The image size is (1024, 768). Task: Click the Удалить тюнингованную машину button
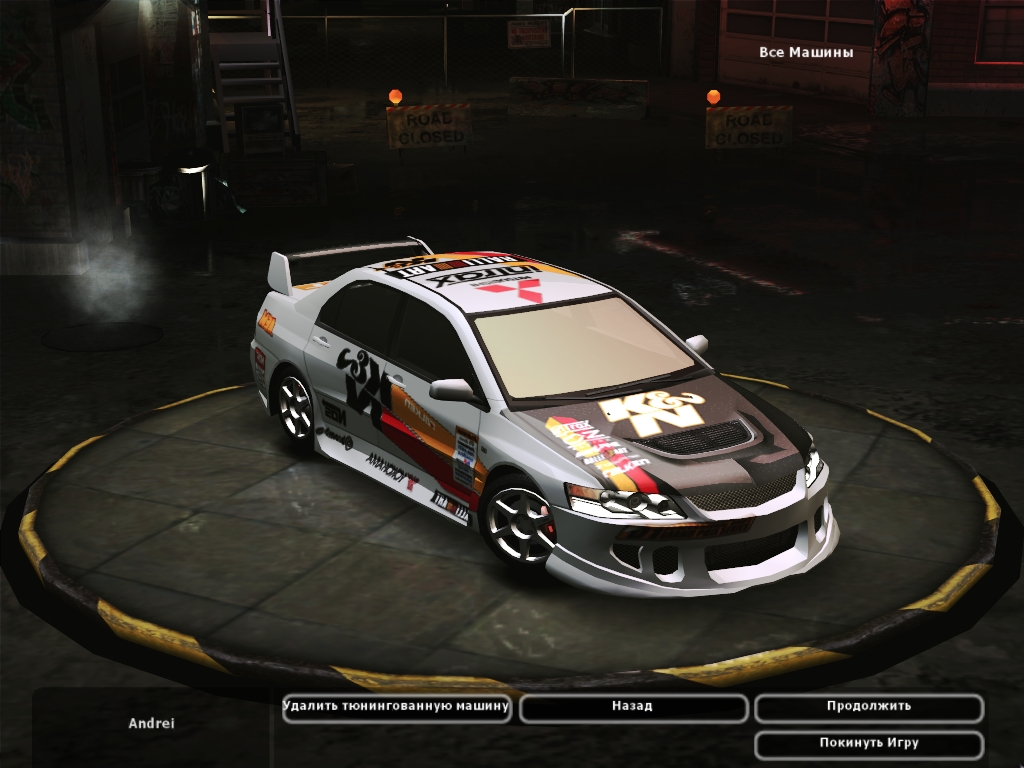(397, 707)
